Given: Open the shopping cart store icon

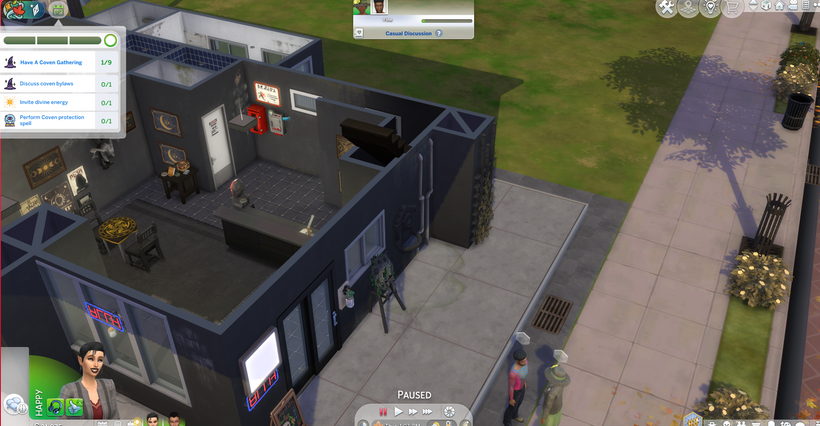Looking at the screenshot, I should point(734,8).
